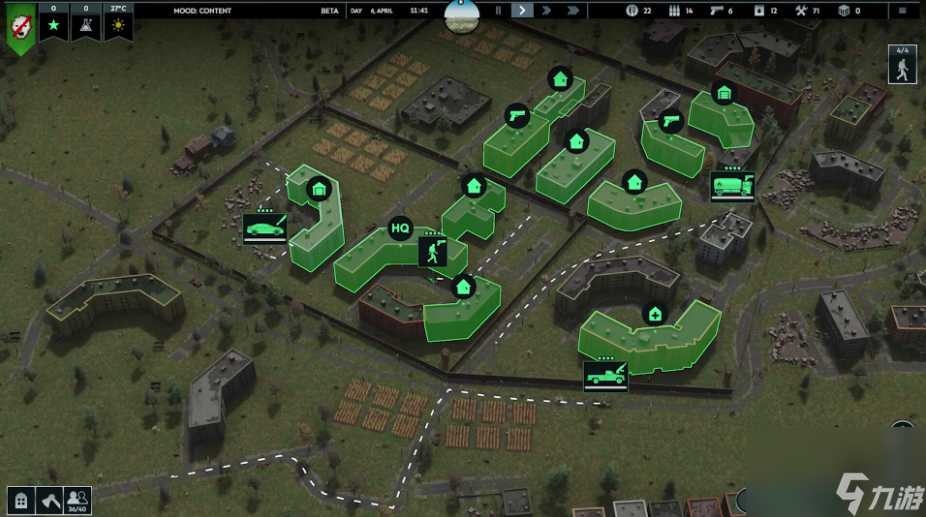The image size is (926, 517).
Task: Select the cargo truck vehicle marker
Action: tap(732, 186)
